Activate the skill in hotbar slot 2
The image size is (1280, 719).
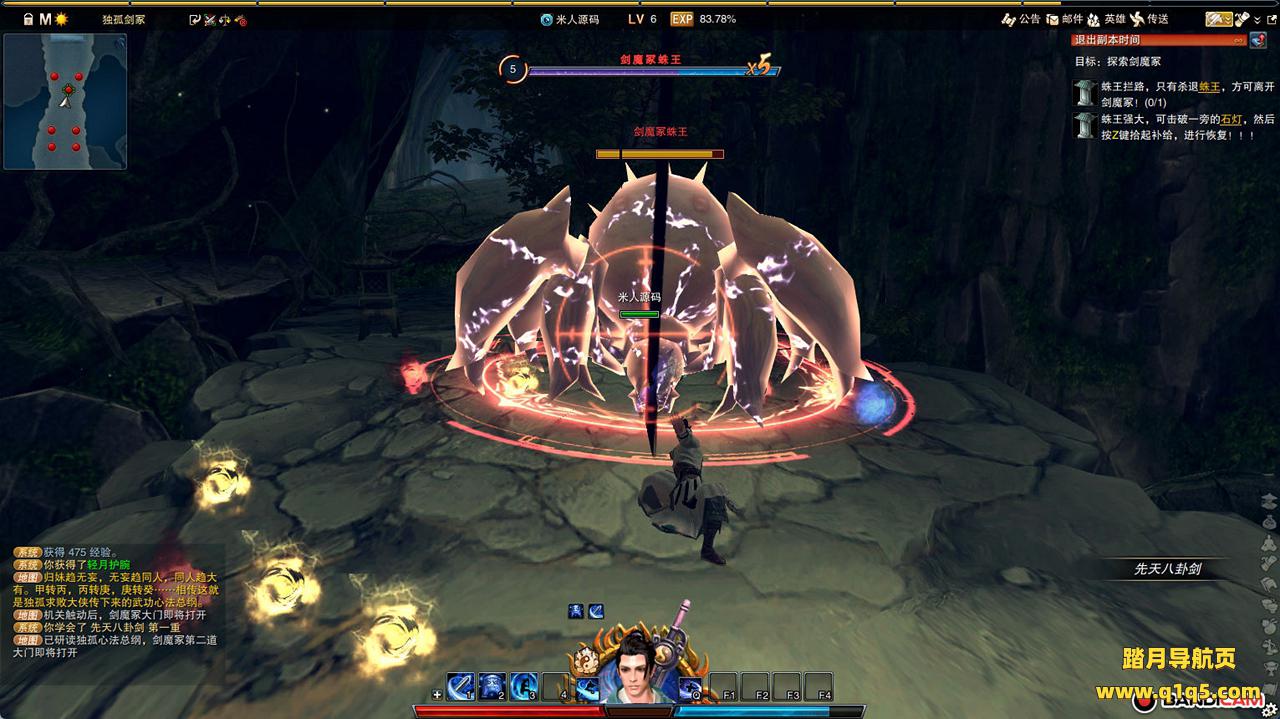click(x=492, y=687)
